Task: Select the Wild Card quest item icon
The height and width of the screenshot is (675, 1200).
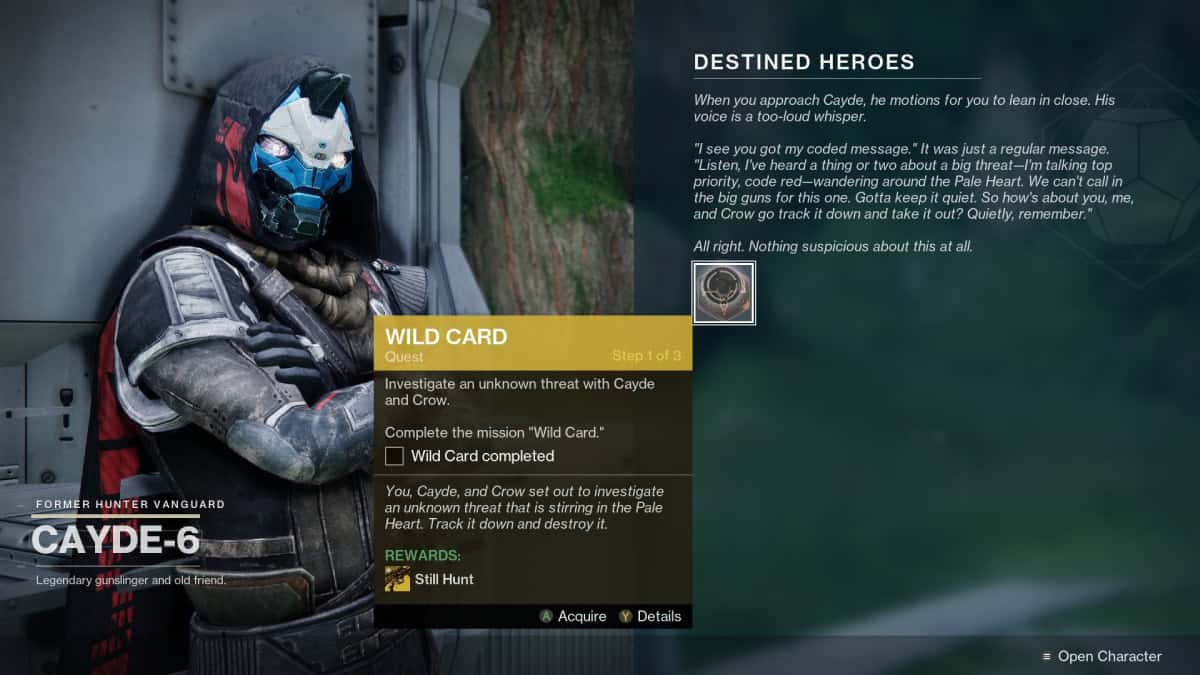Action: 723,293
